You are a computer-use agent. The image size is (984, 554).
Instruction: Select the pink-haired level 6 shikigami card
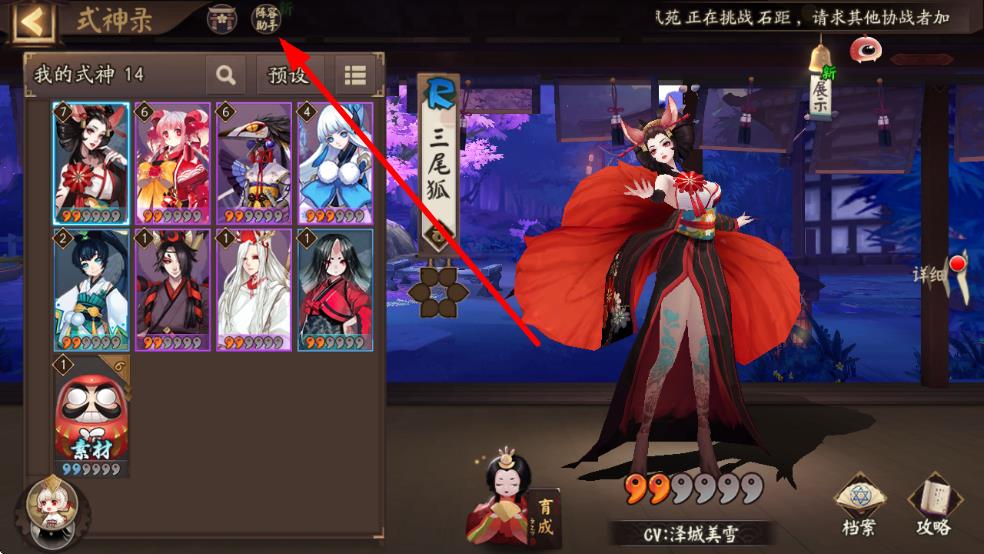(x=172, y=163)
